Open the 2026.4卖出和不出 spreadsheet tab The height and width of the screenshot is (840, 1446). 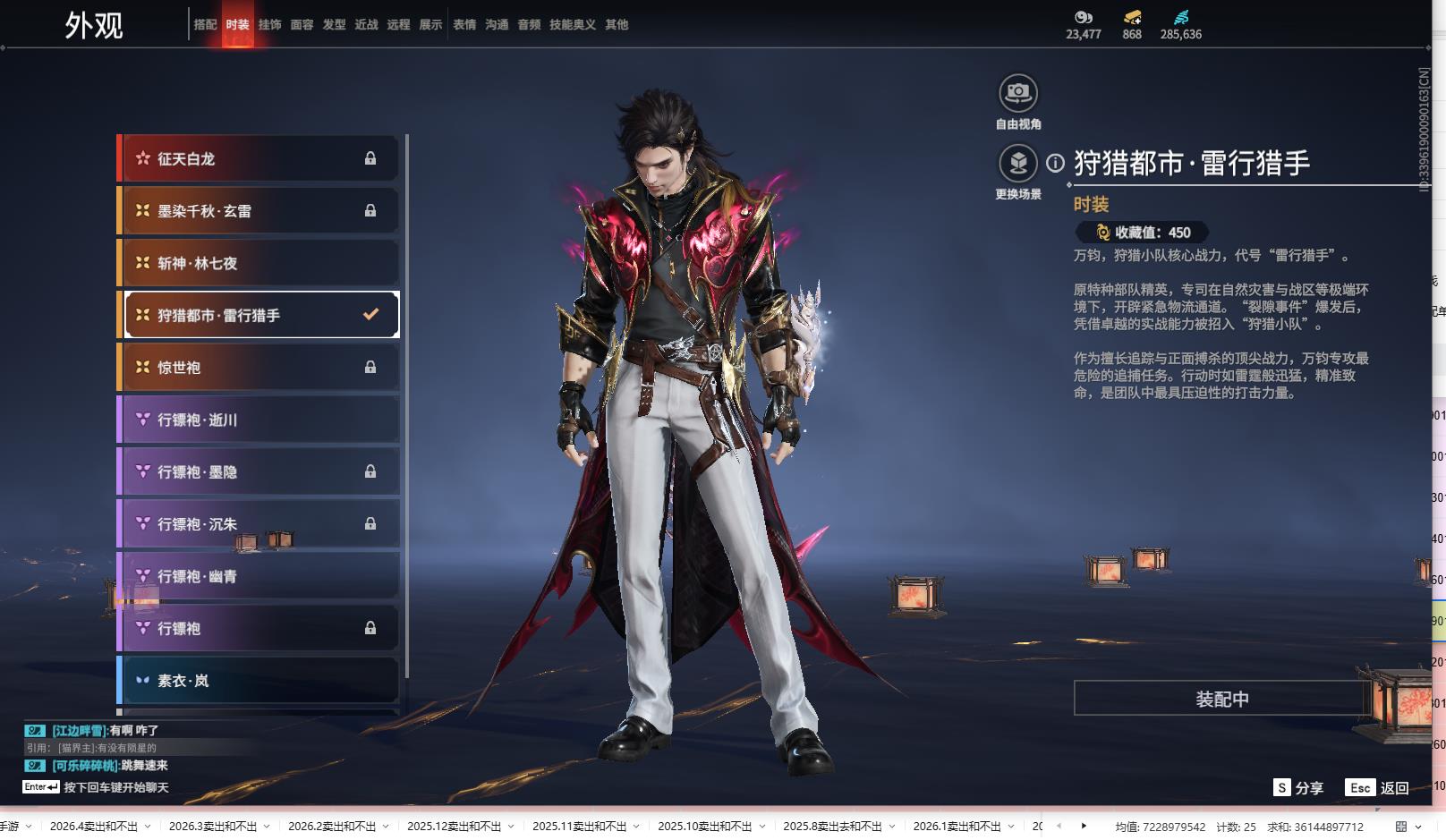pos(94,827)
